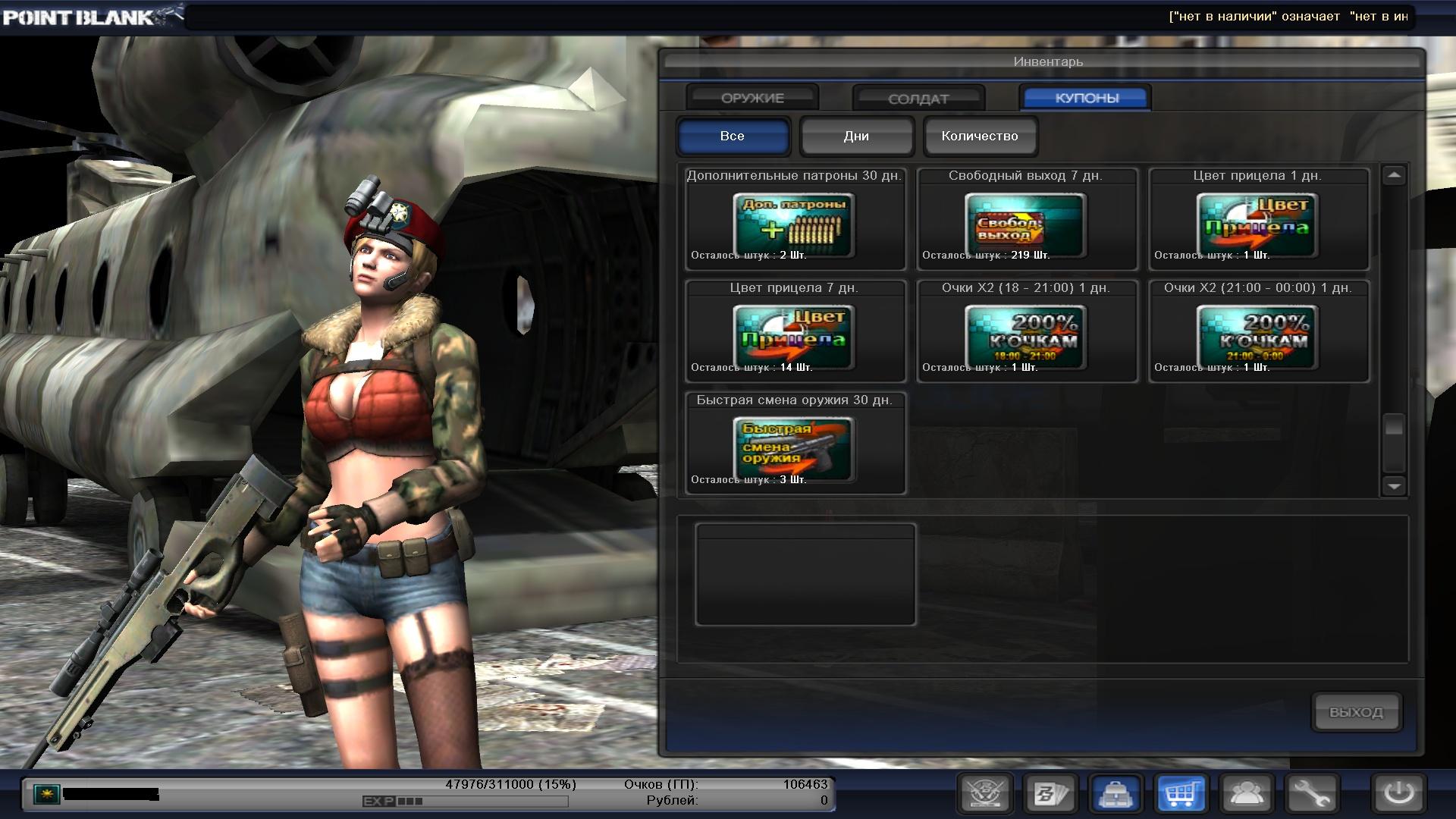The height and width of the screenshot is (819, 1456).
Task: Choose the Свободный выход 7 дн. coupon
Action: click(1025, 224)
